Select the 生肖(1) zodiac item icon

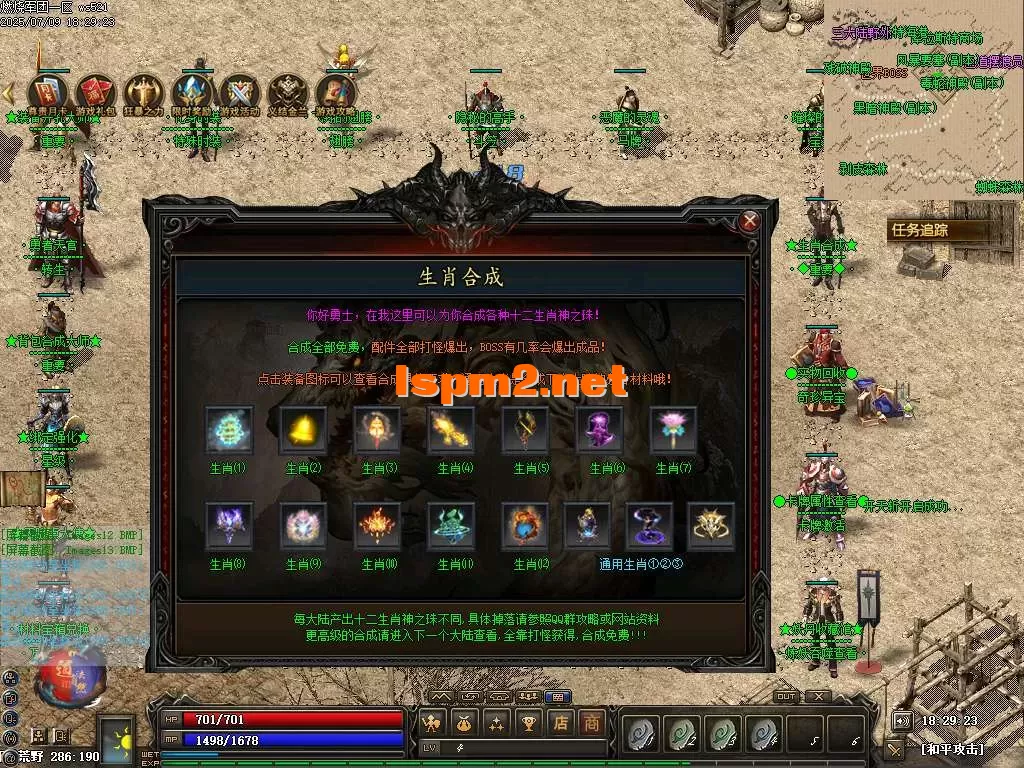pyautogui.click(x=227, y=430)
